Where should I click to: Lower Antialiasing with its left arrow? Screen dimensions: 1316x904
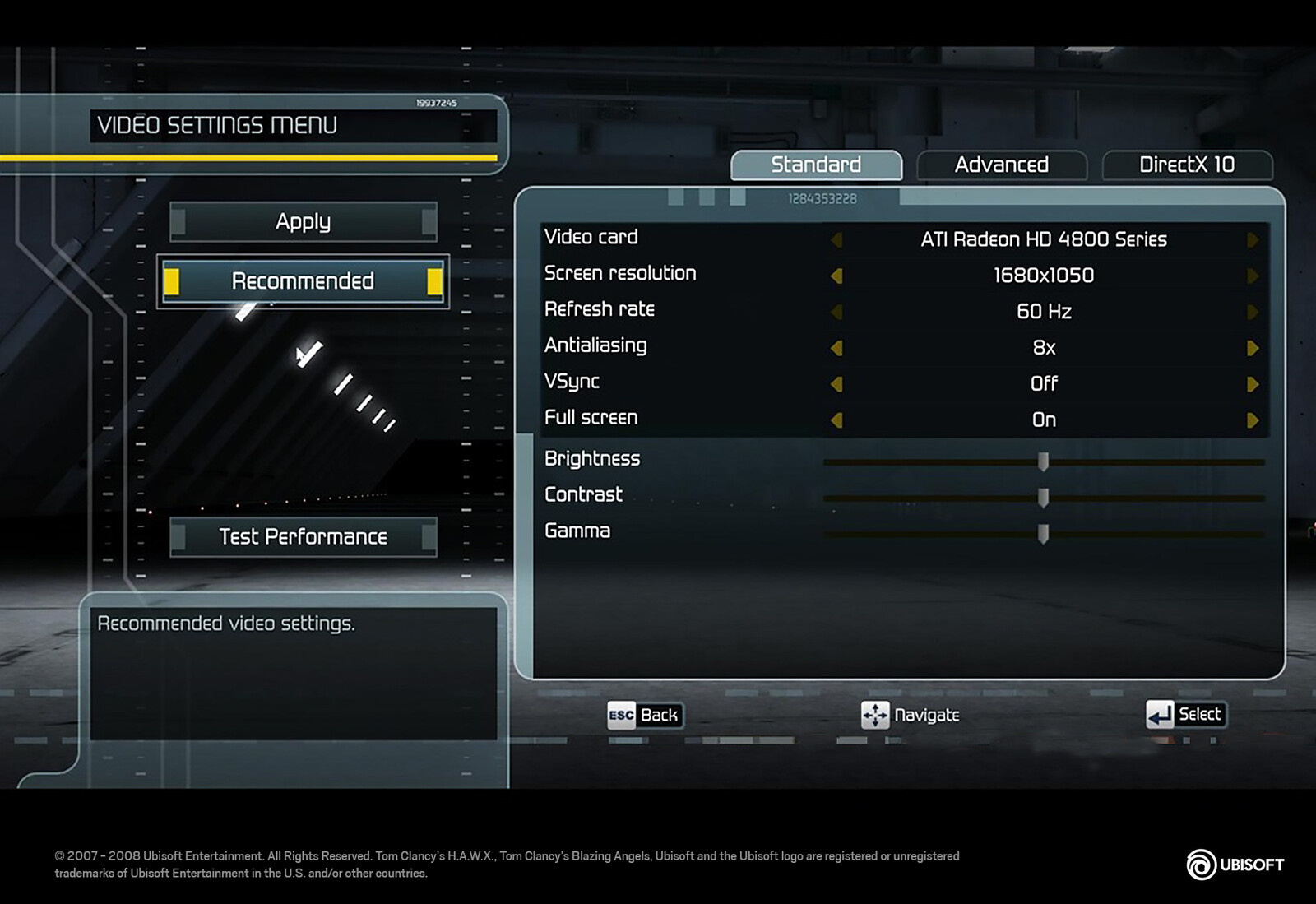[x=836, y=348]
